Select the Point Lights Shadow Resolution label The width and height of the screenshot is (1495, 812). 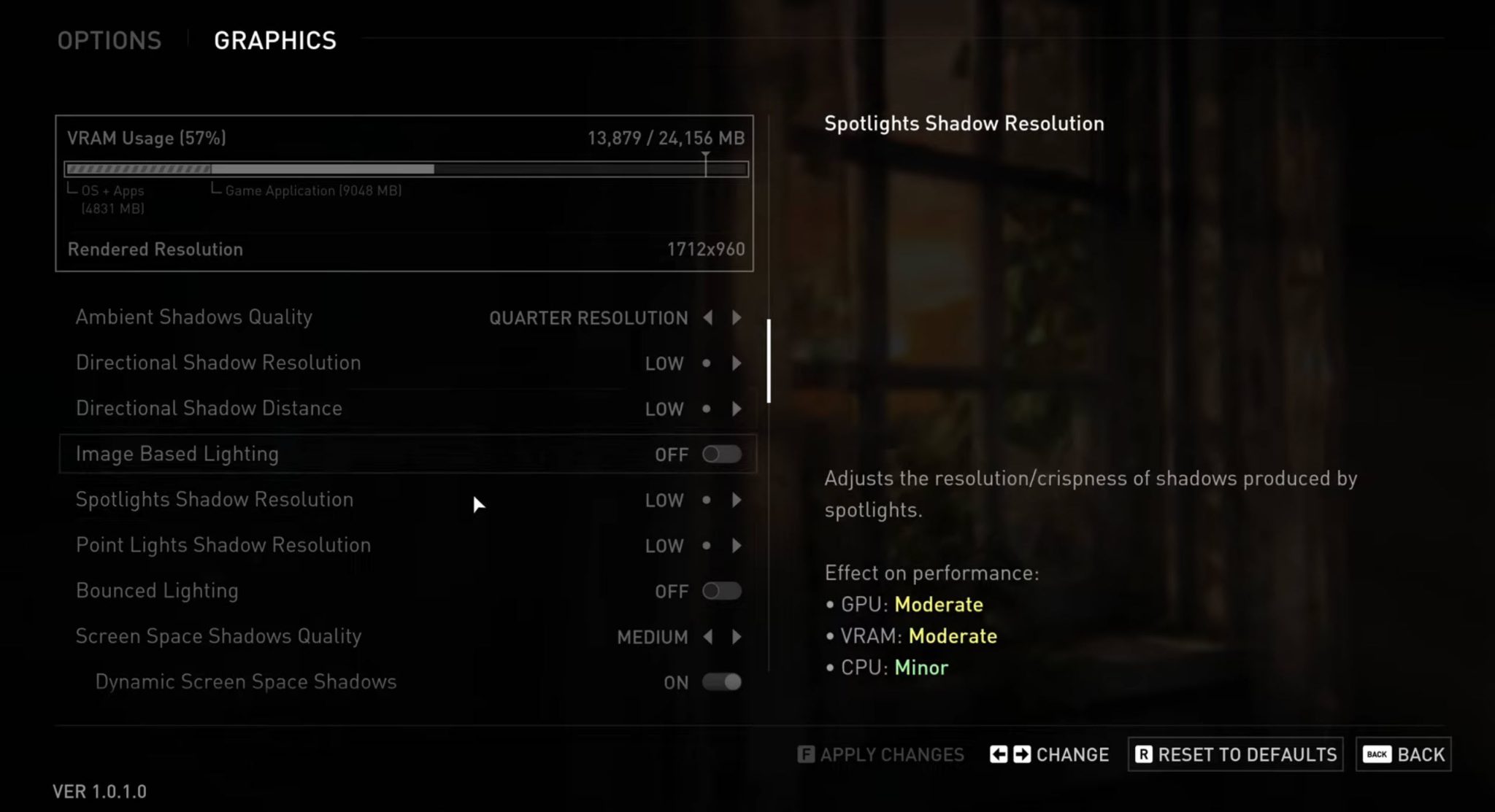[x=223, y=545]
